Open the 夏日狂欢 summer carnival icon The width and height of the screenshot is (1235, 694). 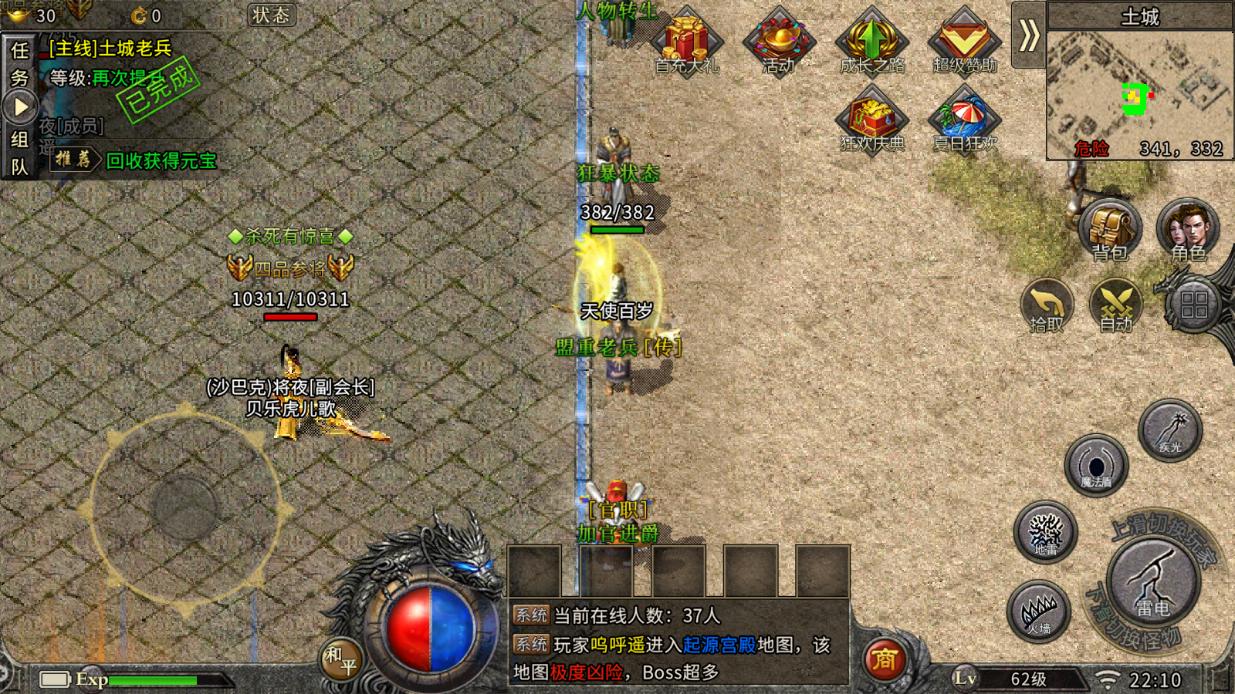click(x=964, y=120)
